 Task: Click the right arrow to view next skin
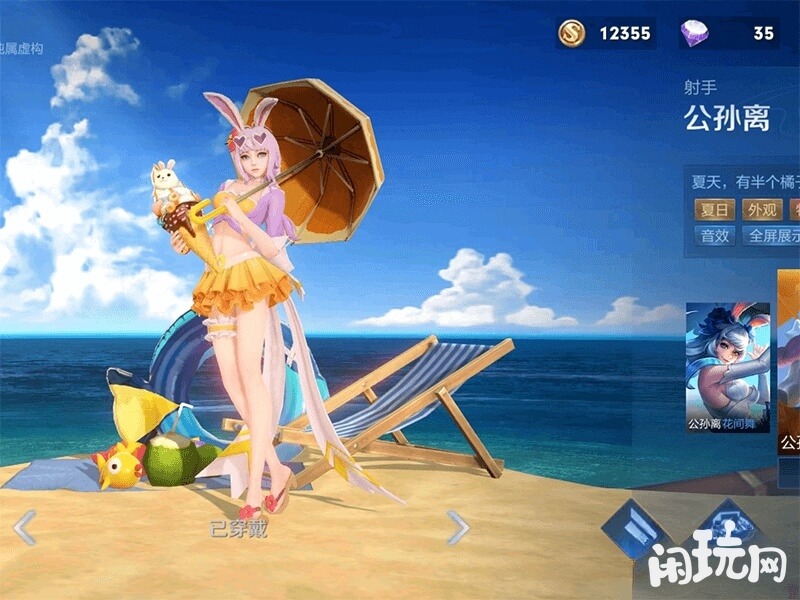pyautogui.click(x=457, y=527)
